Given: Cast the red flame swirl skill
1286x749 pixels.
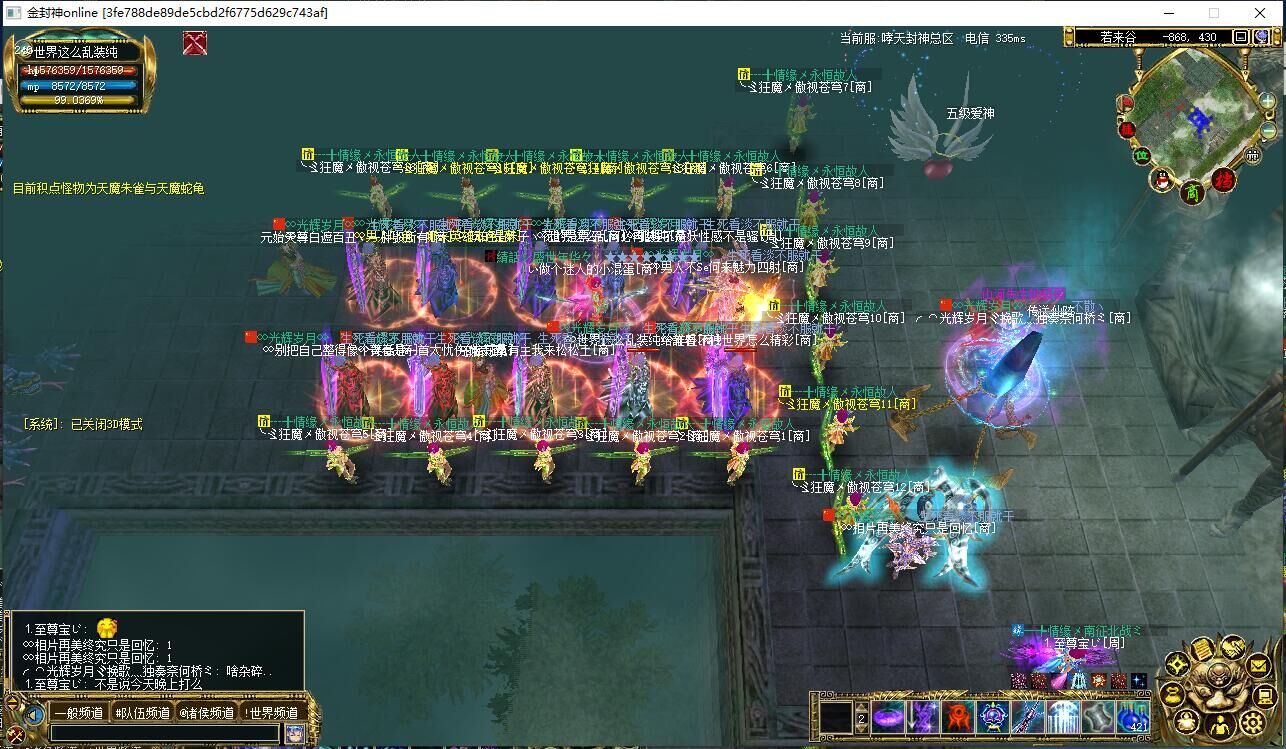Looking at the screenshot, I should [x=958, y=716].
